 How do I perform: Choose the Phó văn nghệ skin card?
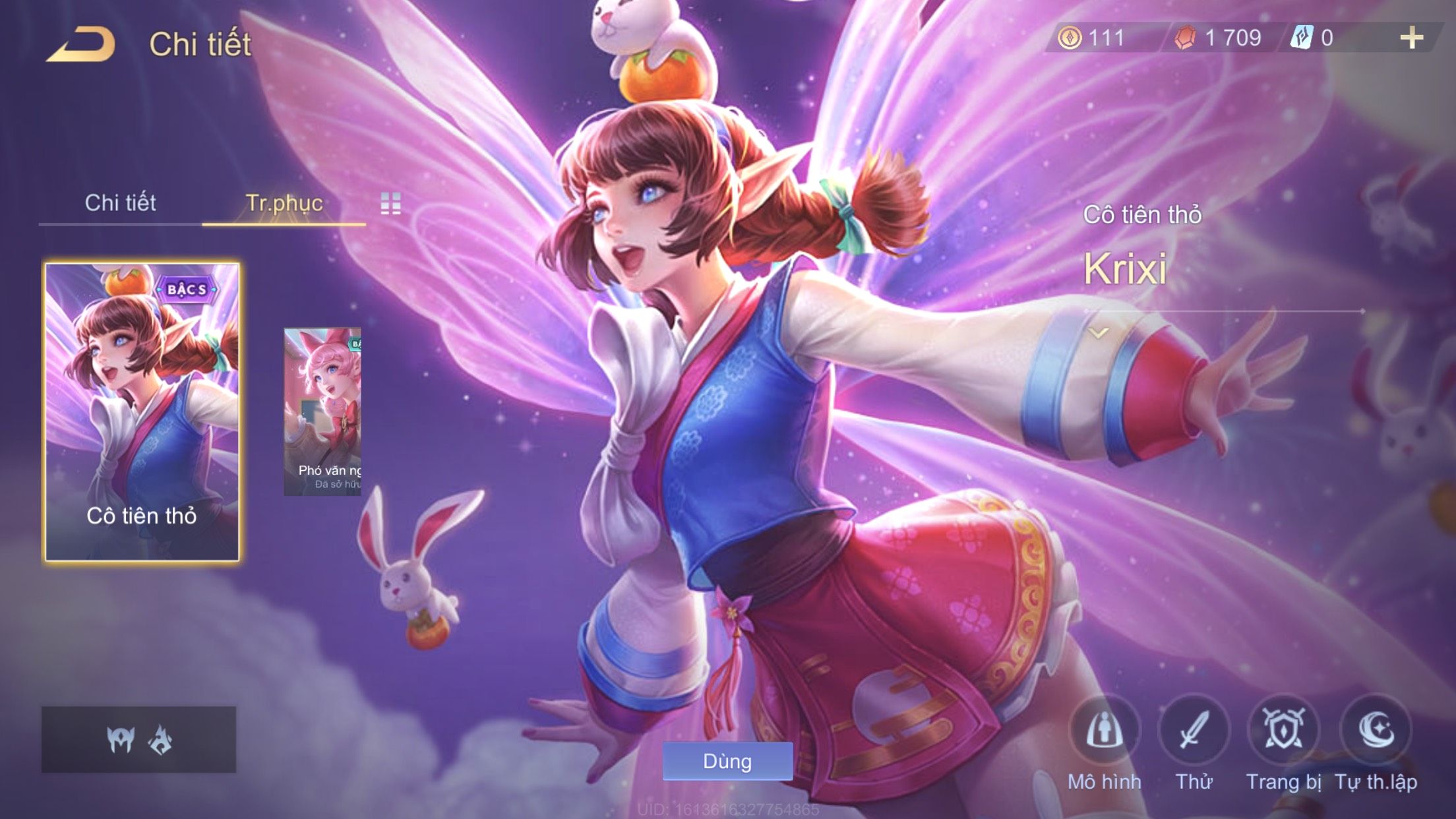322,412
